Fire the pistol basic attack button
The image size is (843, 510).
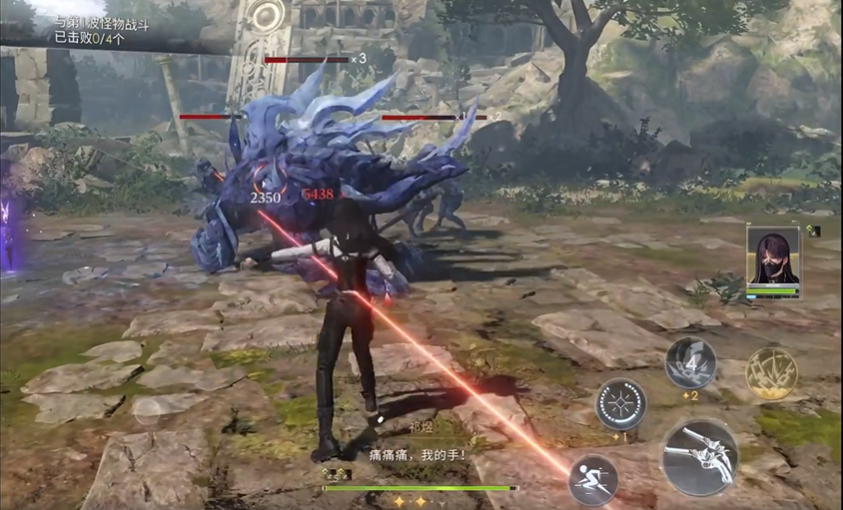700,458
